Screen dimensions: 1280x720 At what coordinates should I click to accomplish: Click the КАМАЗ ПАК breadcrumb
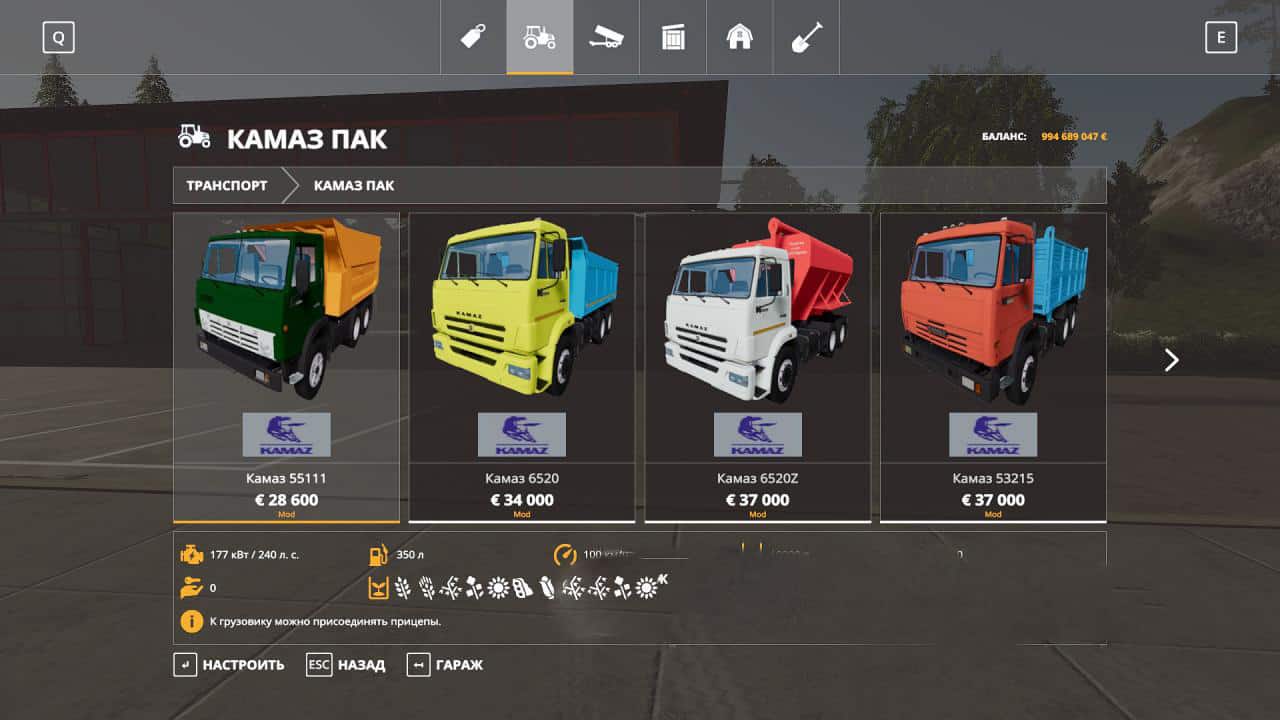354,186
